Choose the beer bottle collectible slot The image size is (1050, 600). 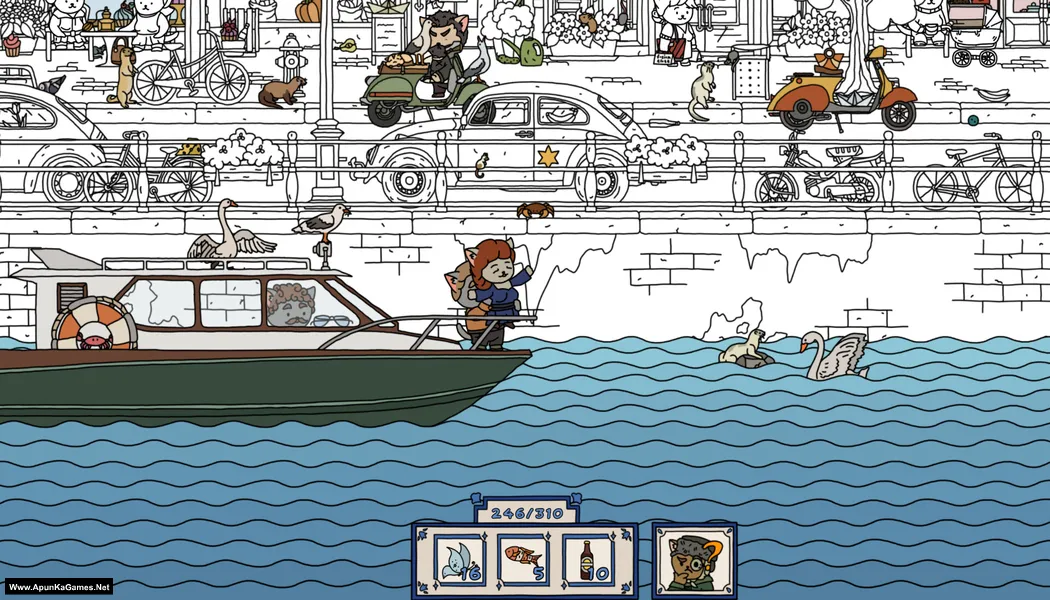(588, 560)
